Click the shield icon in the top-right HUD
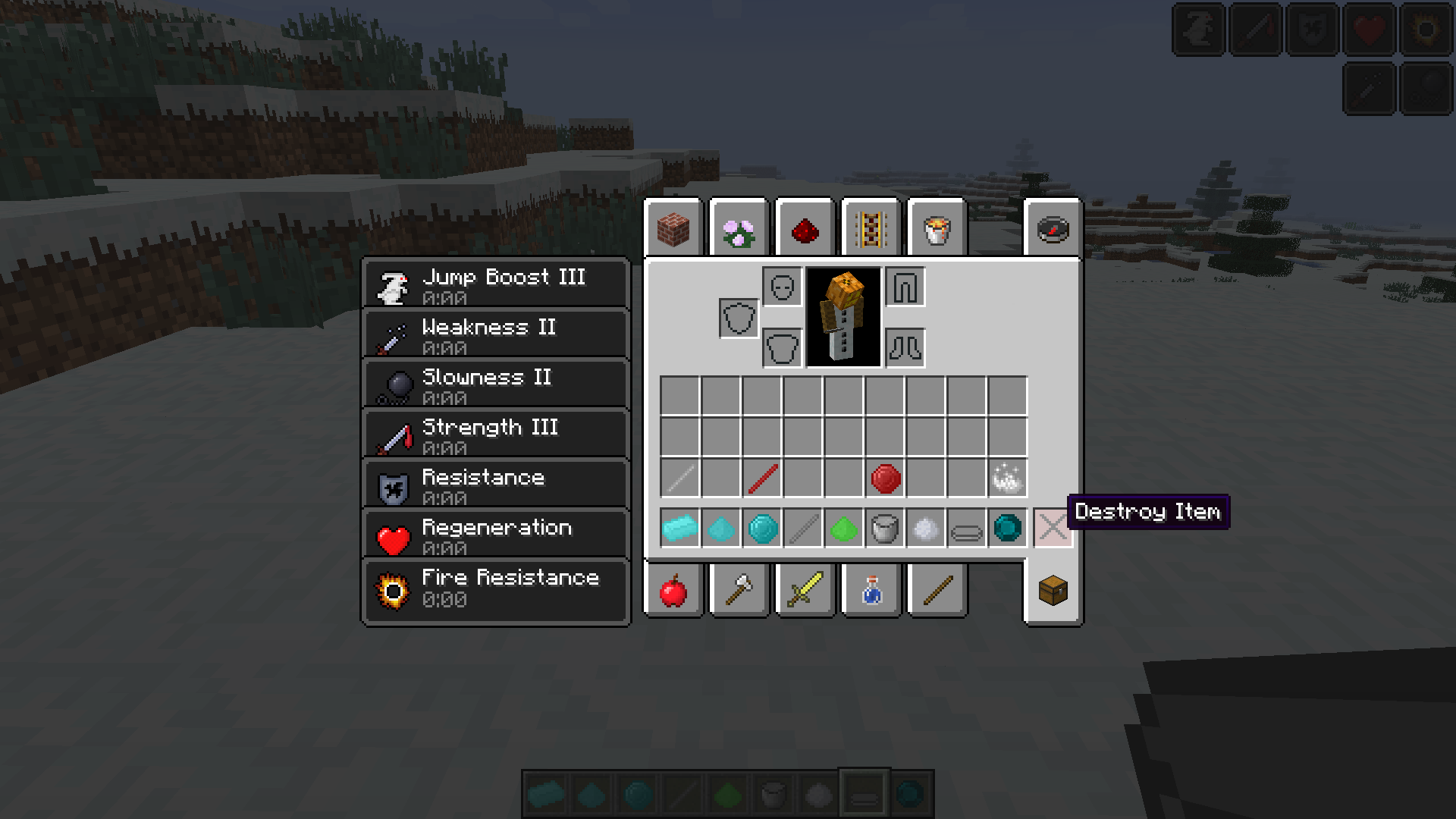The width and height of the screenshot is (1456, 819). point(1311,30)
